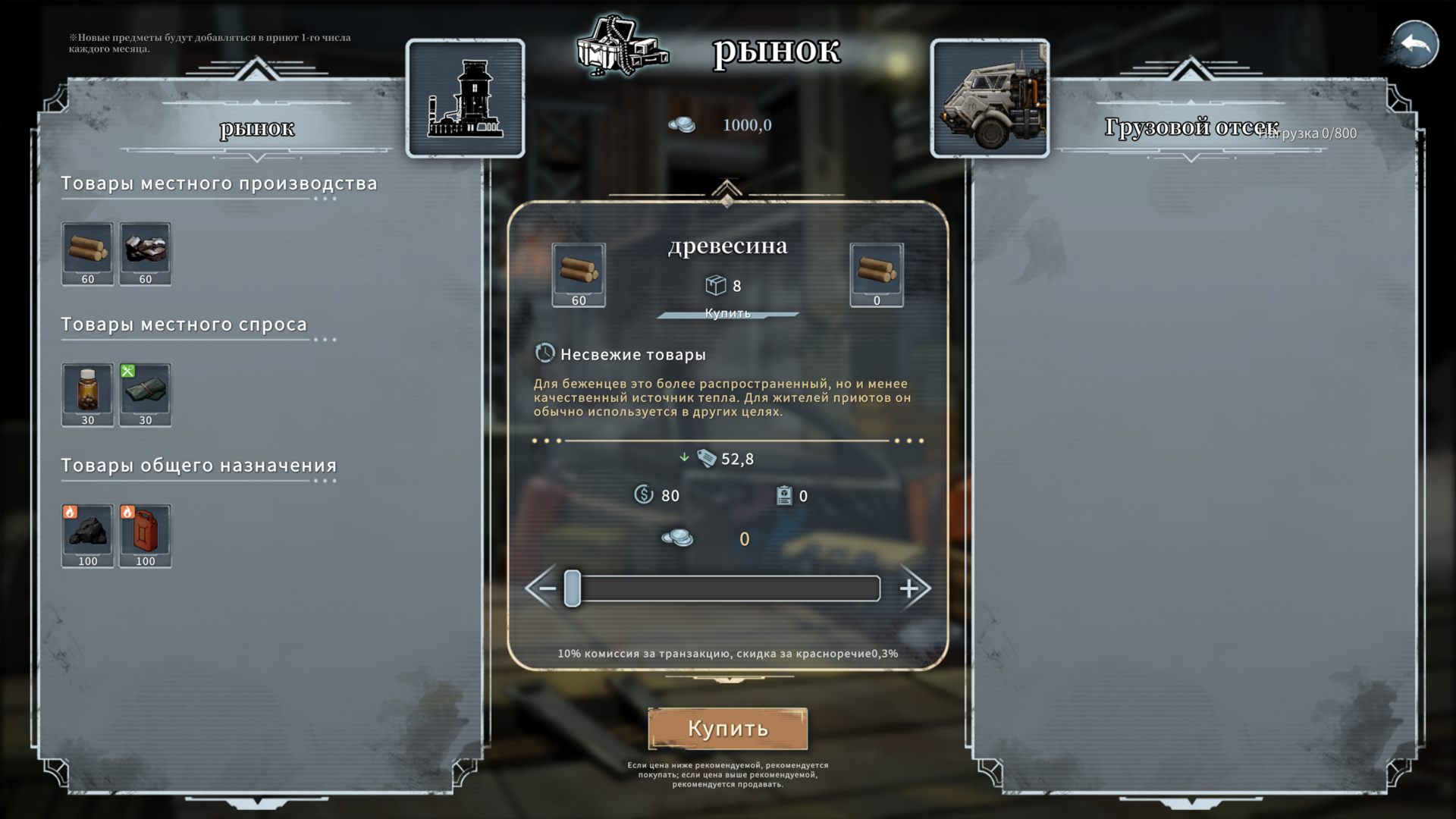Open the truck cargo hold icon
This screenshot has width=1456, height=819.
(x=990, y=99)
